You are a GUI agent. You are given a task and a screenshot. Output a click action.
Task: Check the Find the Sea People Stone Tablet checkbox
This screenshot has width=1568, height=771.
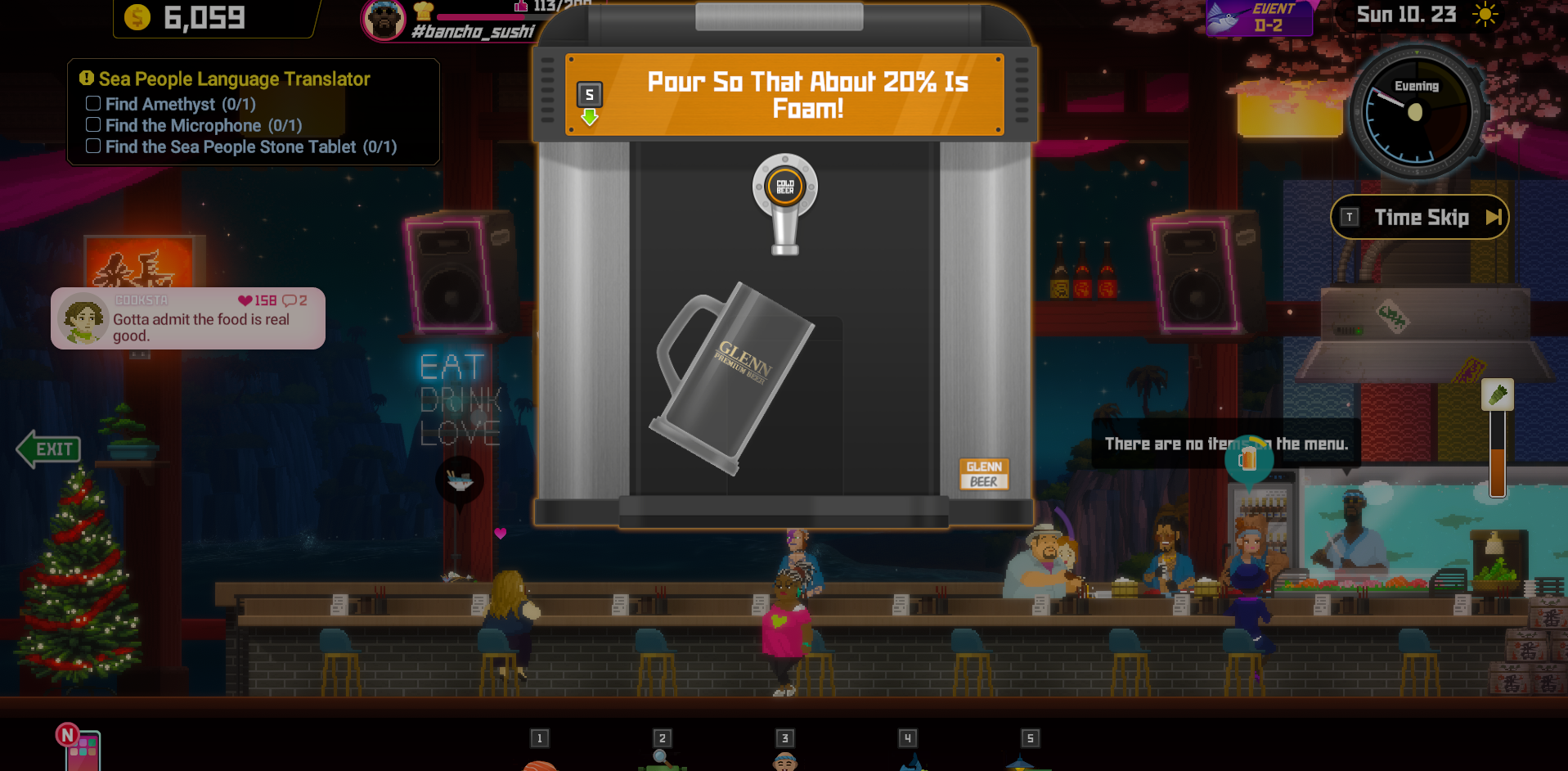tap(92, 146)
